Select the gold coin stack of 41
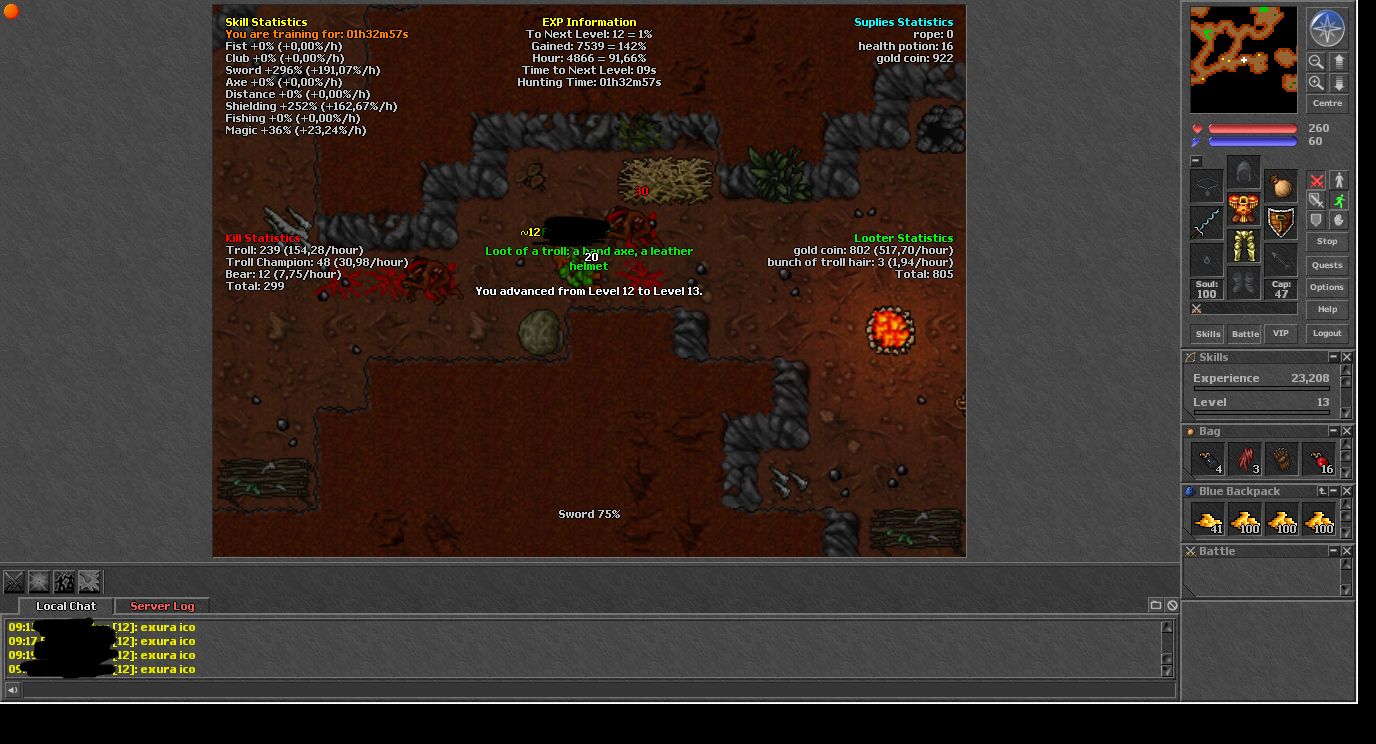The width and height of the screenshot is (1376, 744). tap(1209, 519)
